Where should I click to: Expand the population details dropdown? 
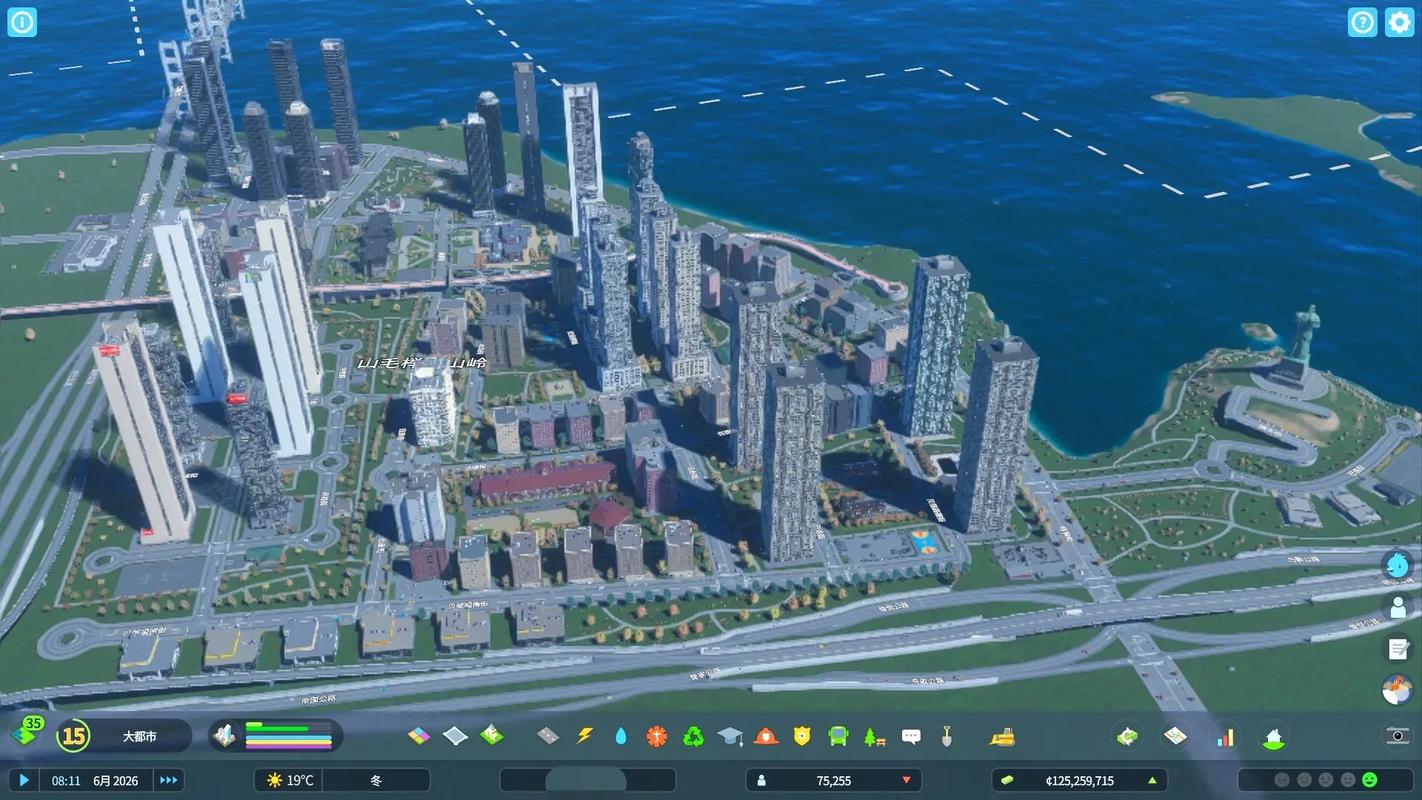coord(905,780)
